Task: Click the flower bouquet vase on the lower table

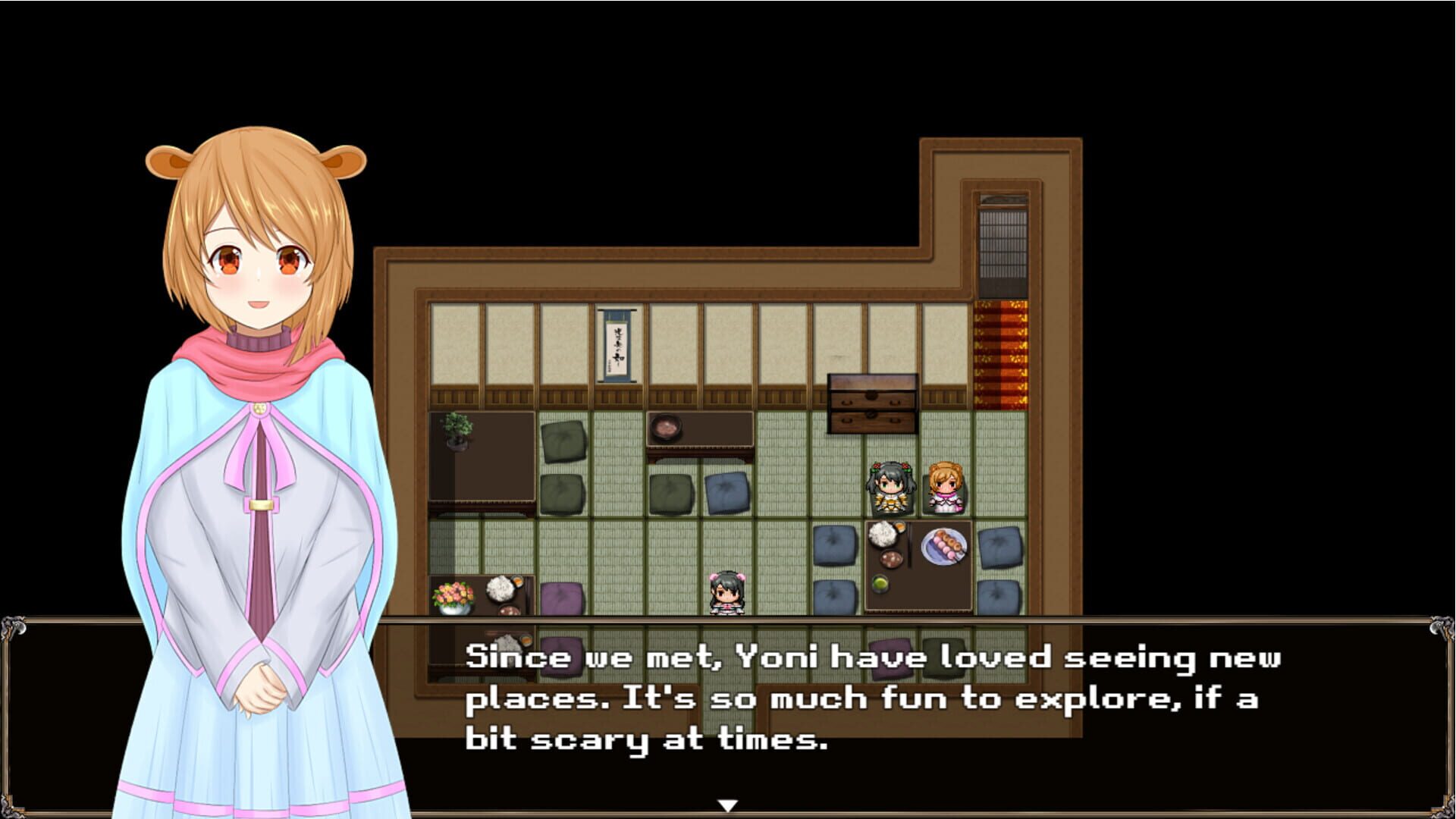Action: point(452,598)
